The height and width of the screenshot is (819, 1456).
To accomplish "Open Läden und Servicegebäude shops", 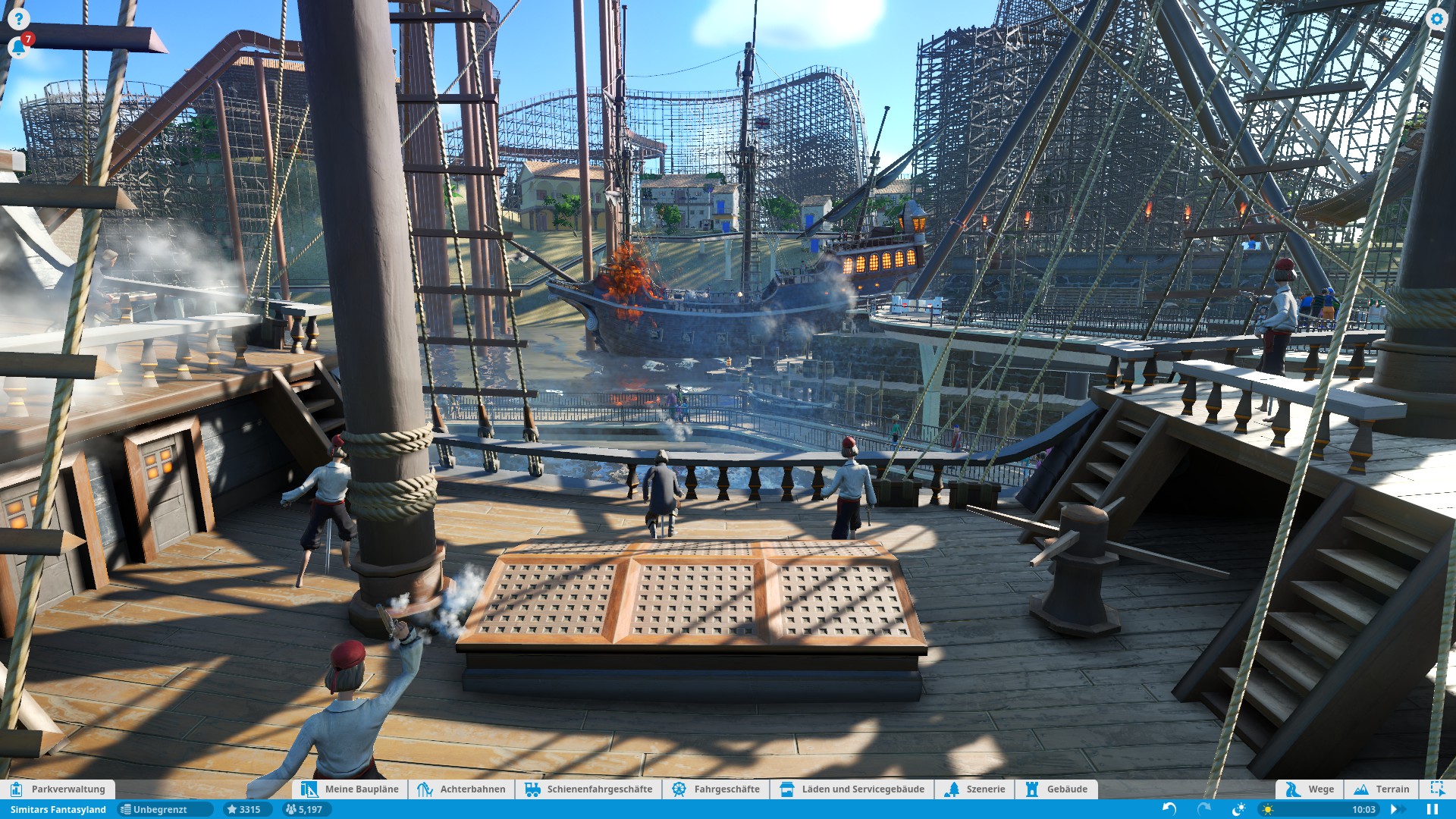I will click(852, 789).
